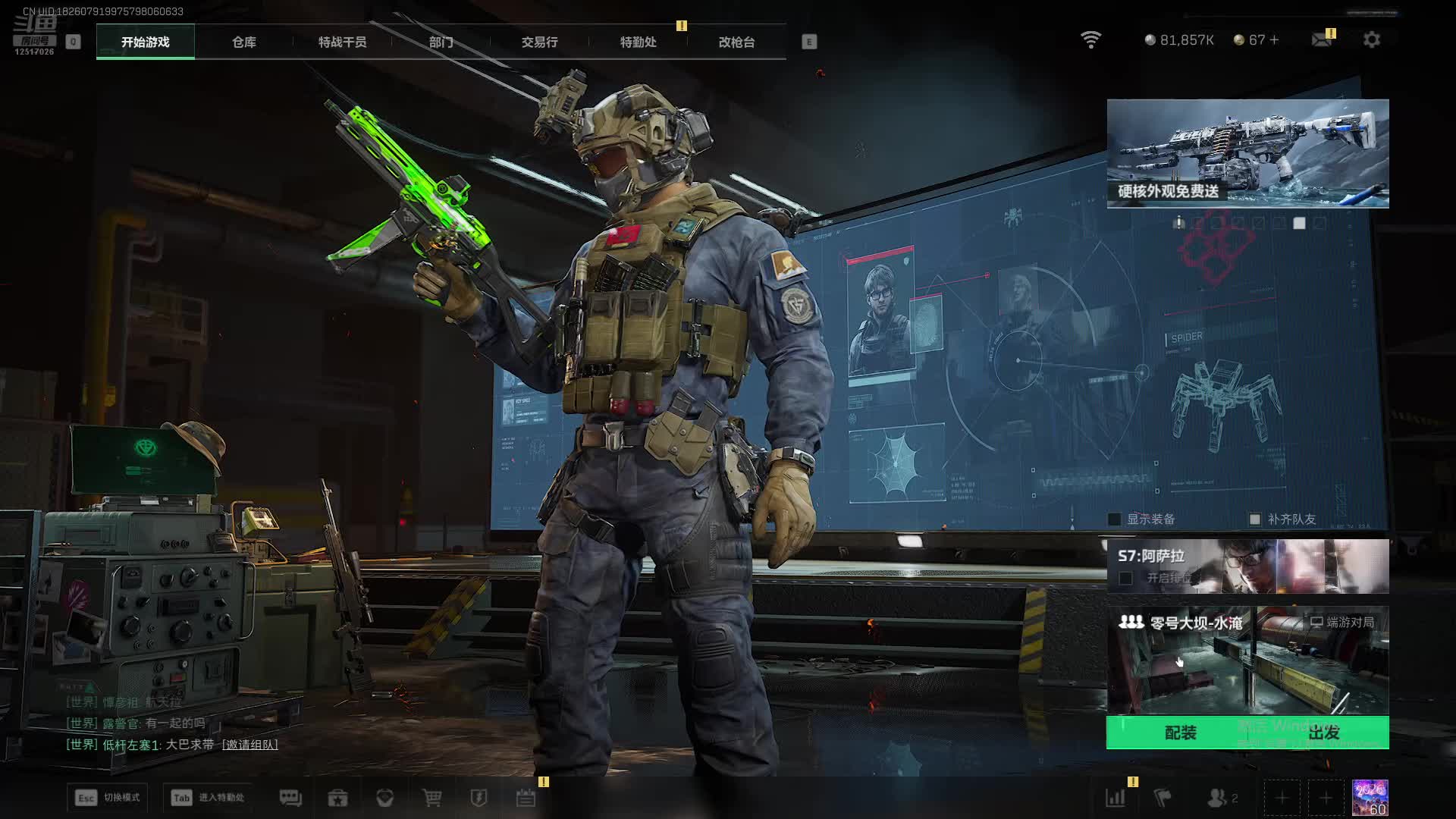
Task: View the 硬核外观免费送 banner
Action: click(x=1247, y=153)
